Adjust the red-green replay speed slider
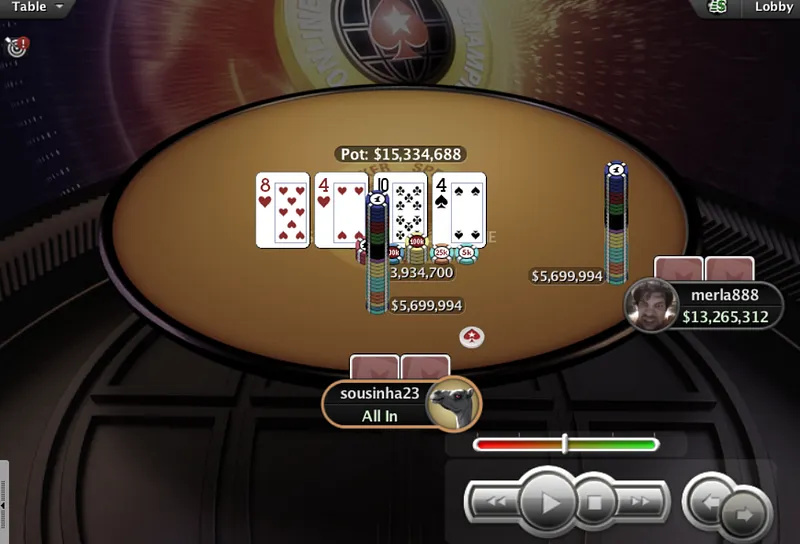The width and height of the screenshot is (800, 544). pyautogui.click(x=565, y=444)
